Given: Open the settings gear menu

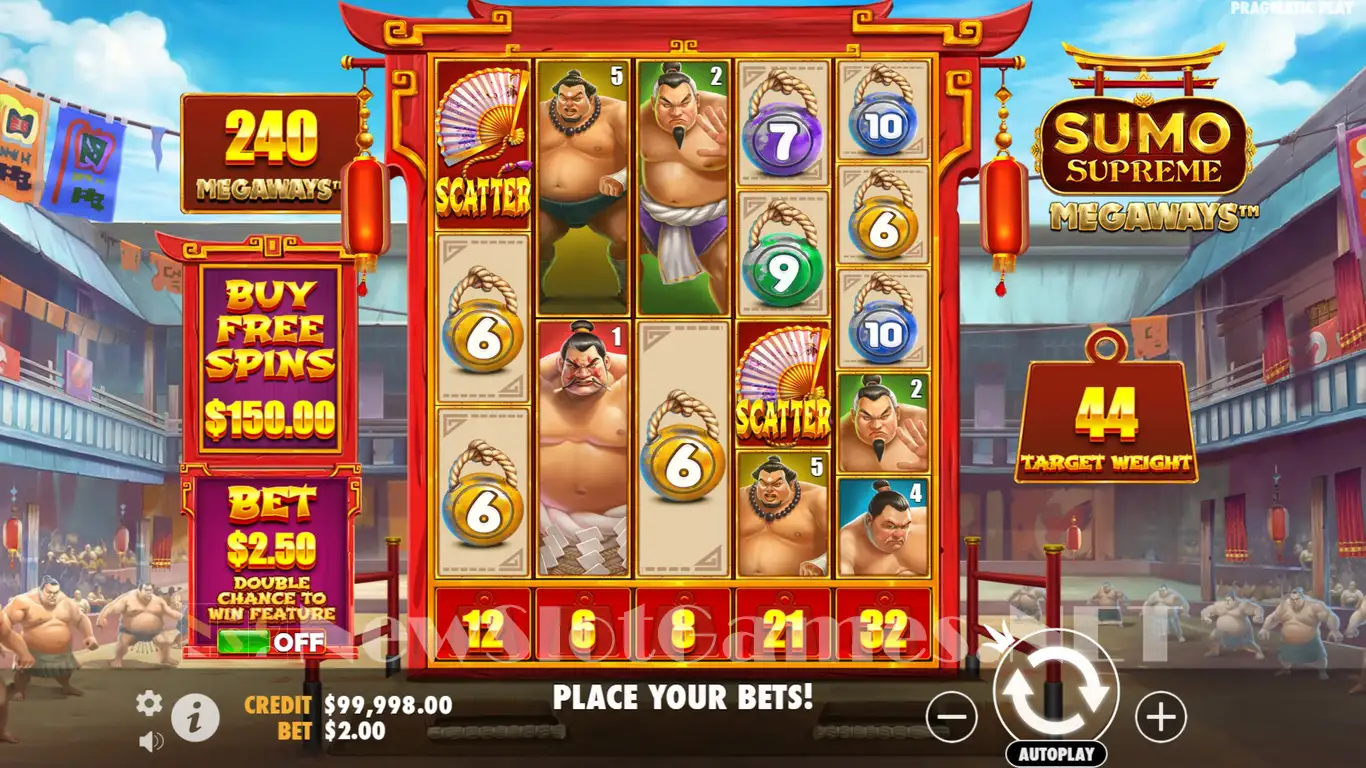Looking at the screenshot, I should point(149,704).
